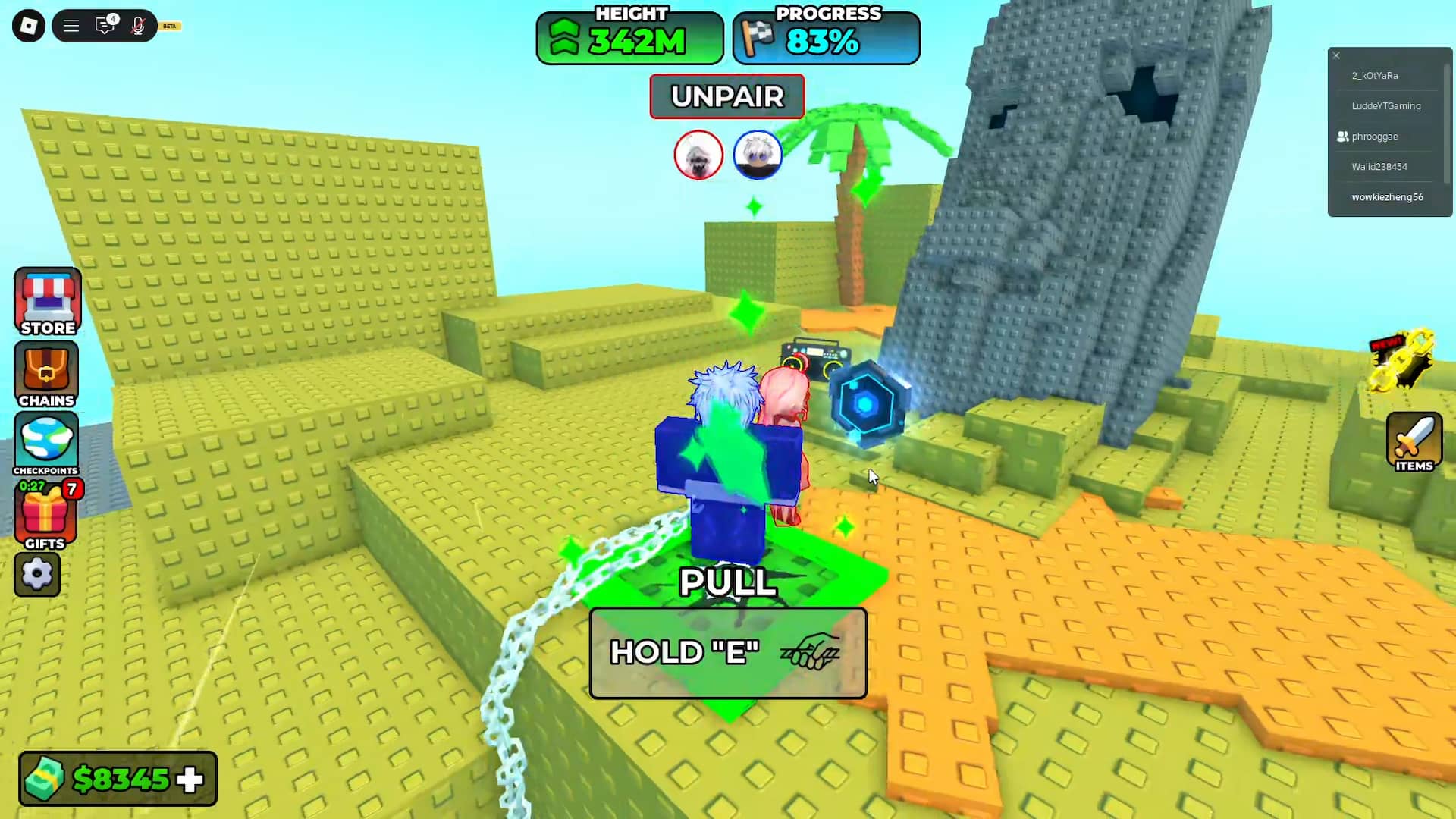The width and height of the screenshot is (1456, 819).
Task: Click the blue-haired partner avatar
Action: tap(758, 155)
